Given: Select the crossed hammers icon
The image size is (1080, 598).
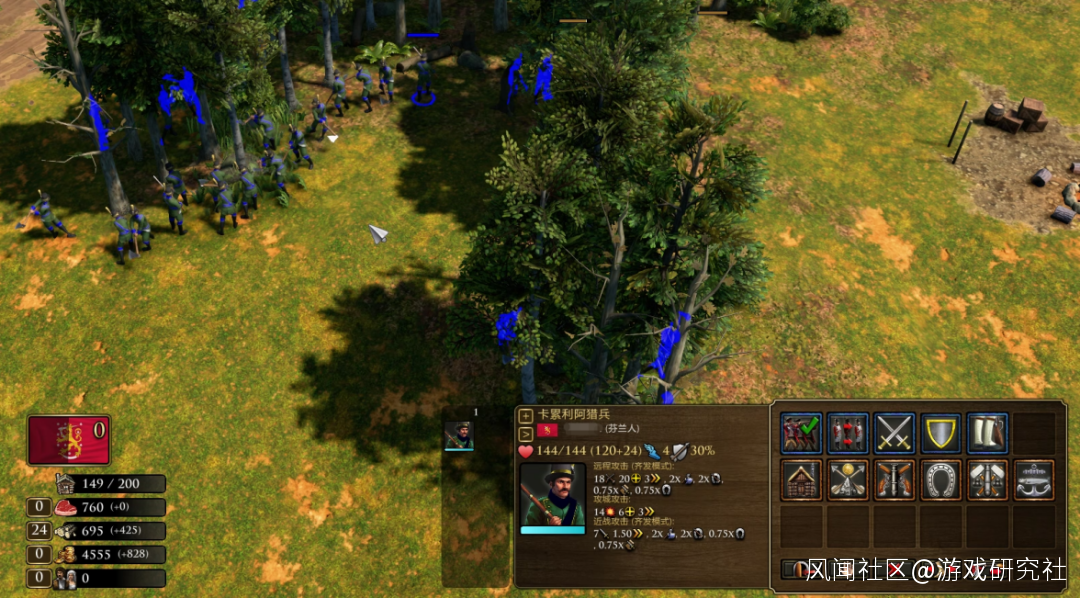Looking at the screenshot, I should 987,479.
